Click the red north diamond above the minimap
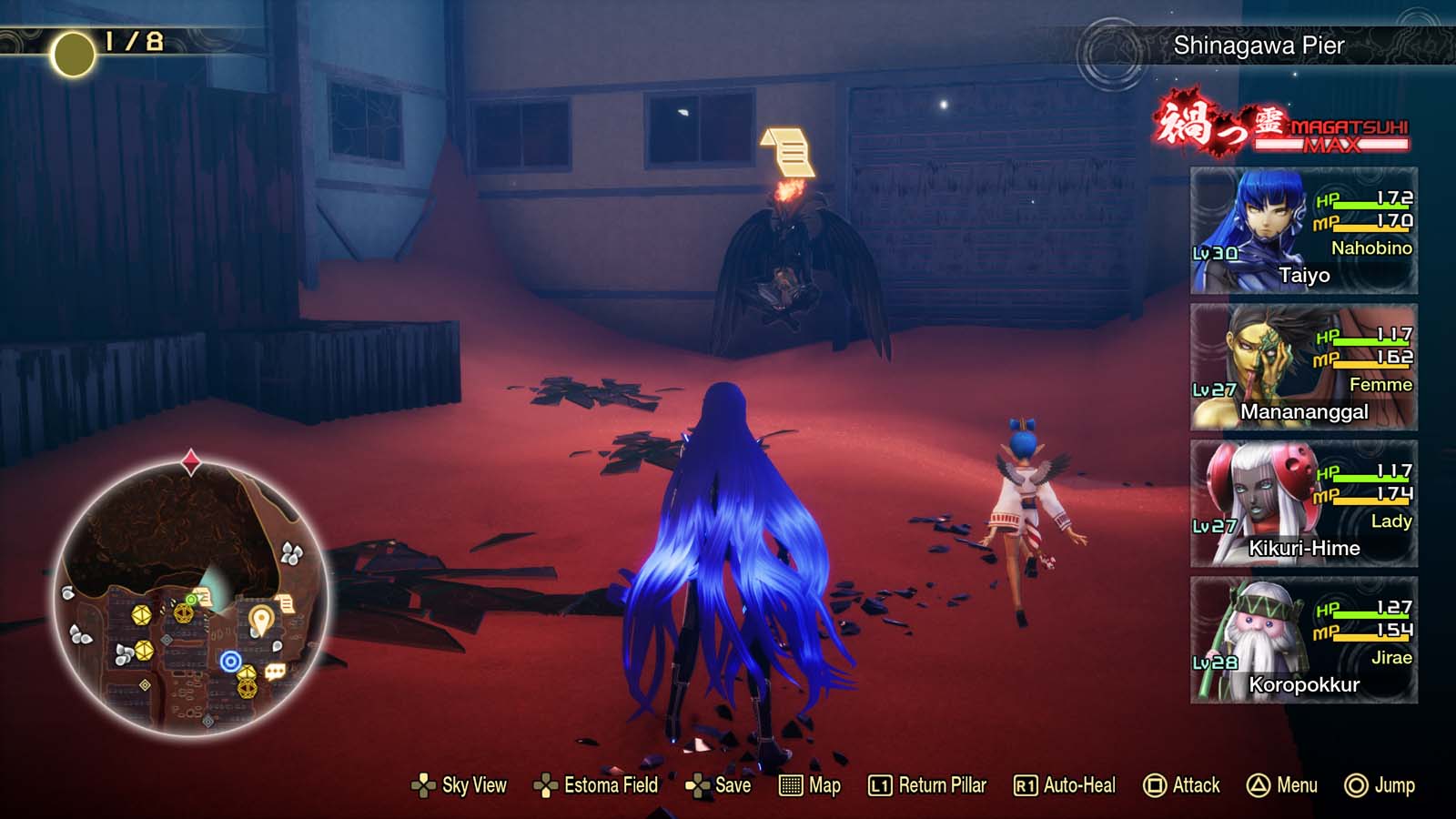Screen dimensions: 1456x819 pyautogui.click(x=190, y=460)
